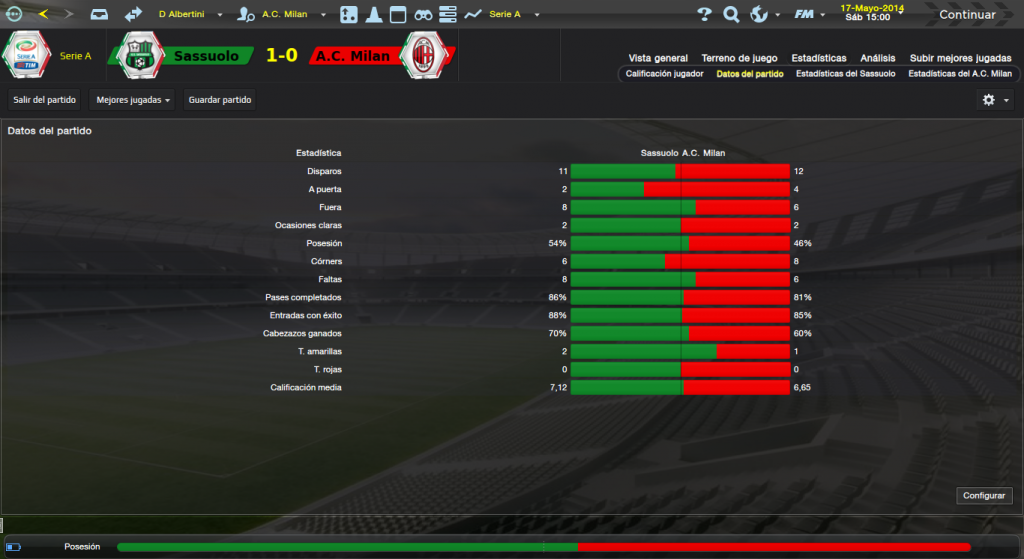Open the Mejores jugadas dropdown
The width and height of the screenshot is (1024, 559).
pyautogui.click(x=131, y=100)
